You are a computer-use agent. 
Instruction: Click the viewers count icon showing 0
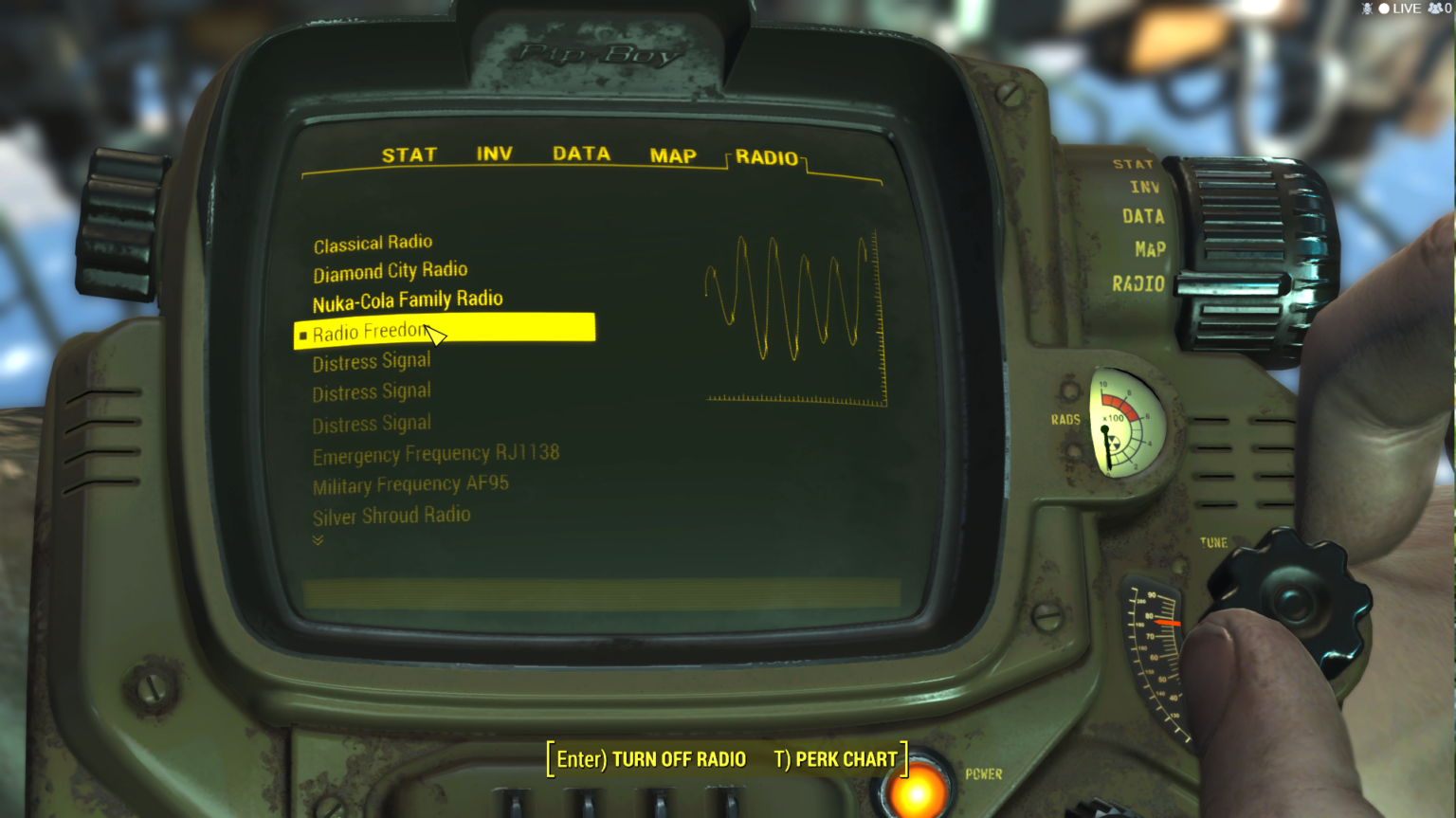click(x=1435, y=9)
